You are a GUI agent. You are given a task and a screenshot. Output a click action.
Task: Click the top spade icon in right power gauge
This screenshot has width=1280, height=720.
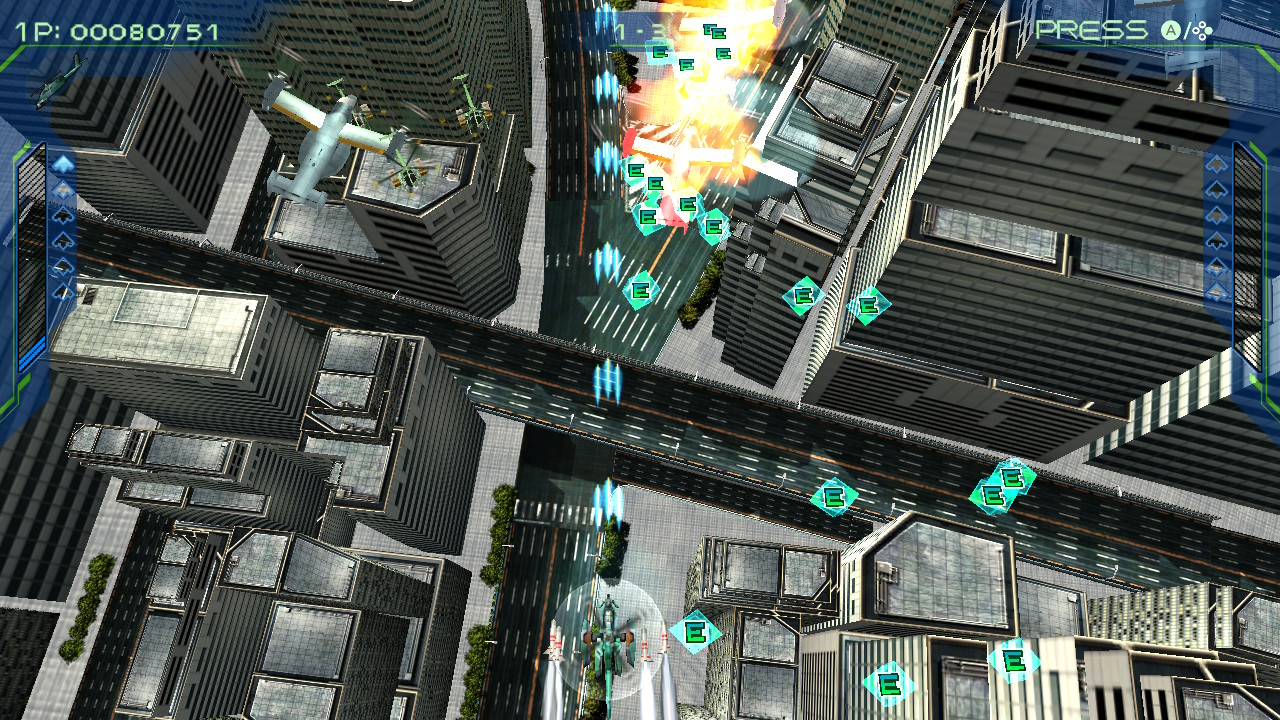pos(1217,163)
